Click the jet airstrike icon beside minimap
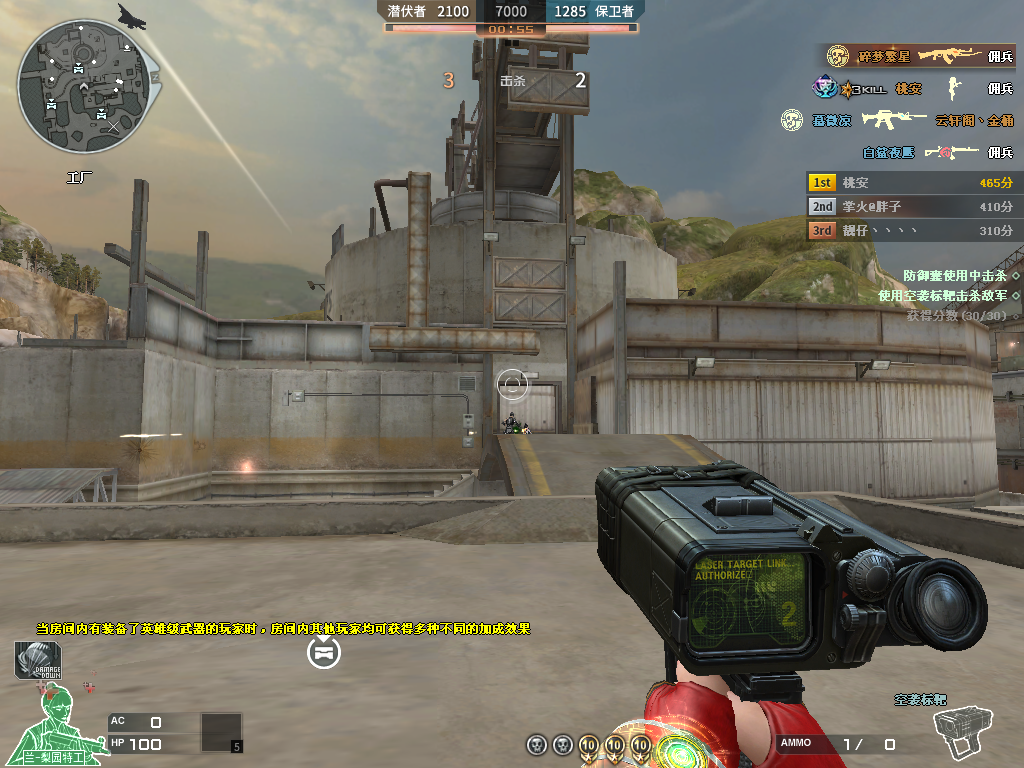Viewport: 1024px width, 768px height. click(x=132, y=15)
